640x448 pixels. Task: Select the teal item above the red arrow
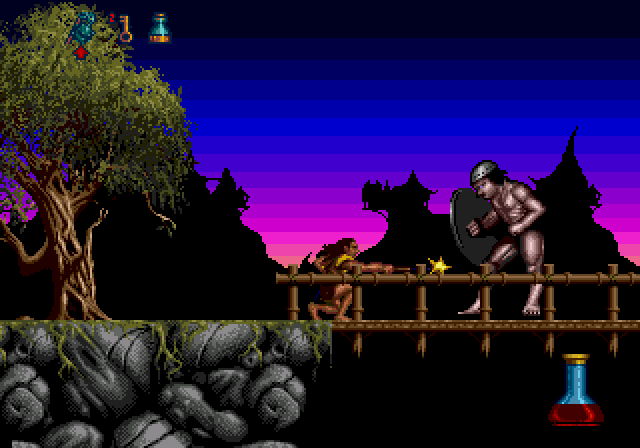point(84,27)
